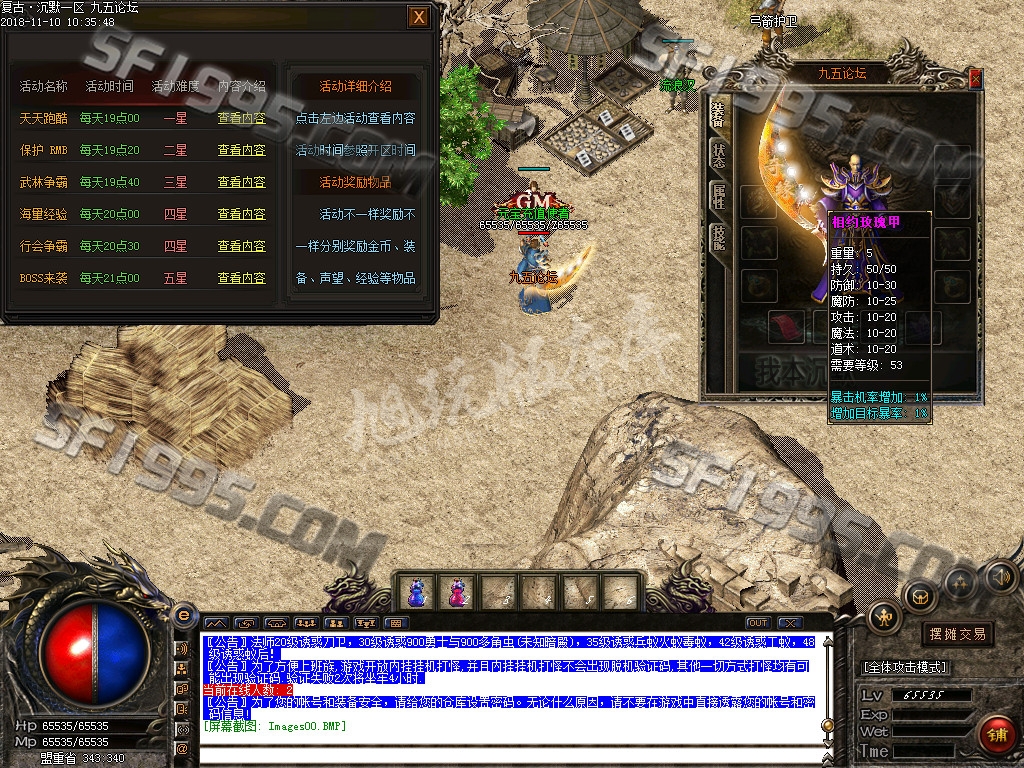View content for 保护 RMB activity
Viewport: 1024px width, 768px height.
click(x=242, y=150)
